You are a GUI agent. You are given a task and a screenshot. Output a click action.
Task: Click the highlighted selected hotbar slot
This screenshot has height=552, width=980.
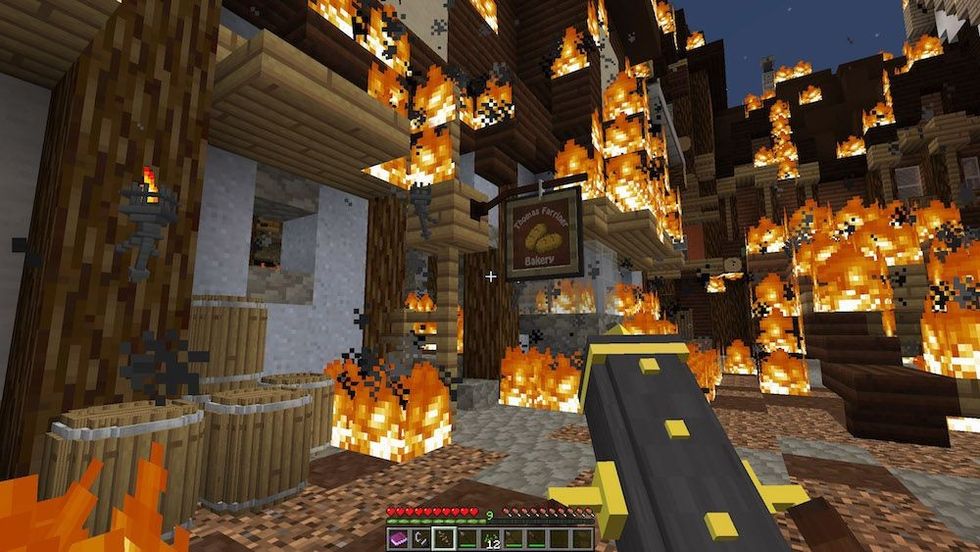(x=444, y=538)
